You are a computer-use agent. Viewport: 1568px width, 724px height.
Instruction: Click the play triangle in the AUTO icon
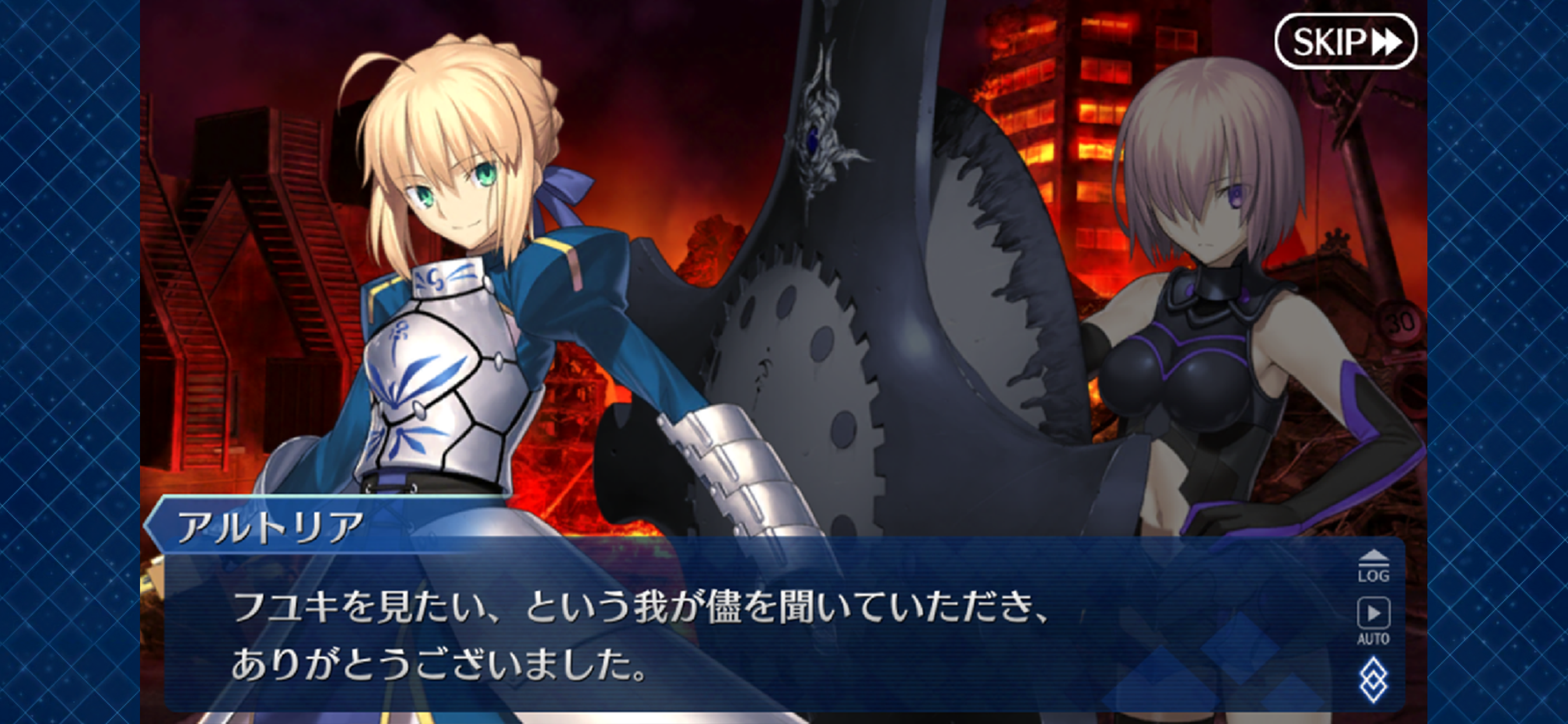tap(1374, 613)
